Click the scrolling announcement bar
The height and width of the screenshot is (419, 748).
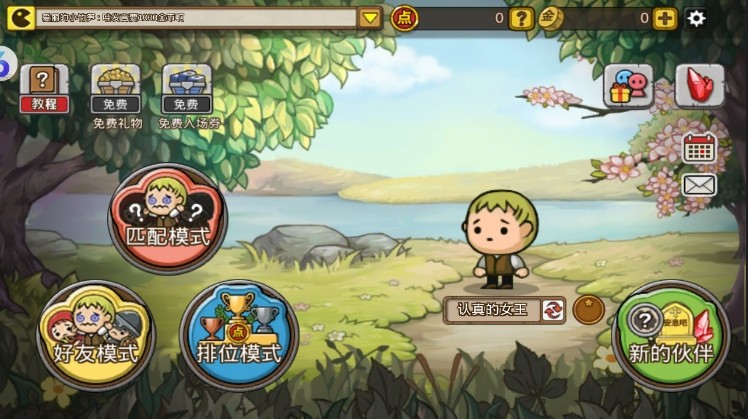click(196, 18)
